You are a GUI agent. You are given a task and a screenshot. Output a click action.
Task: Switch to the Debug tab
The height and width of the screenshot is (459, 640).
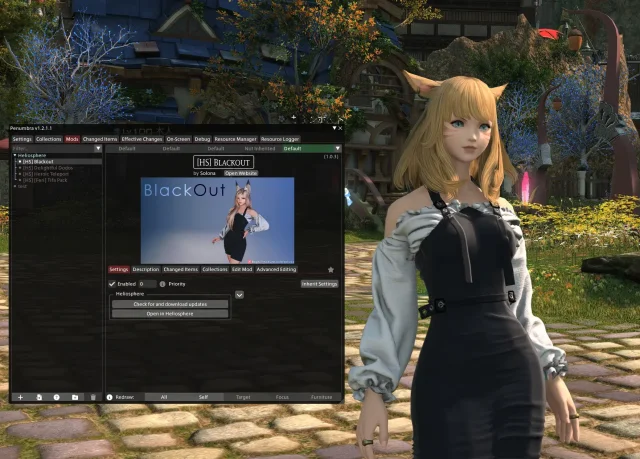pos(202,139)
